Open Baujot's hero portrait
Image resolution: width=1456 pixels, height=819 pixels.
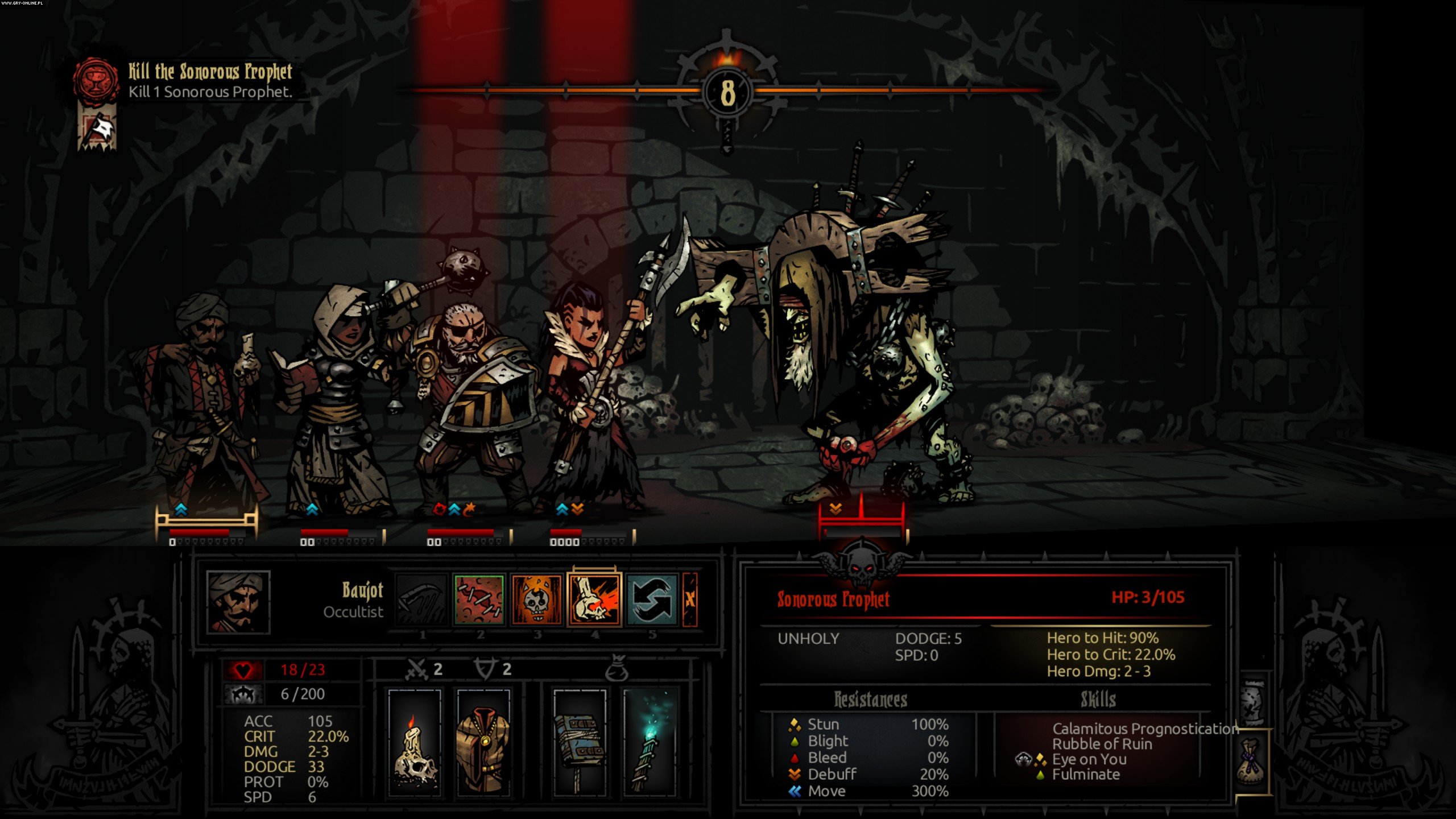(x=238, y=602)
